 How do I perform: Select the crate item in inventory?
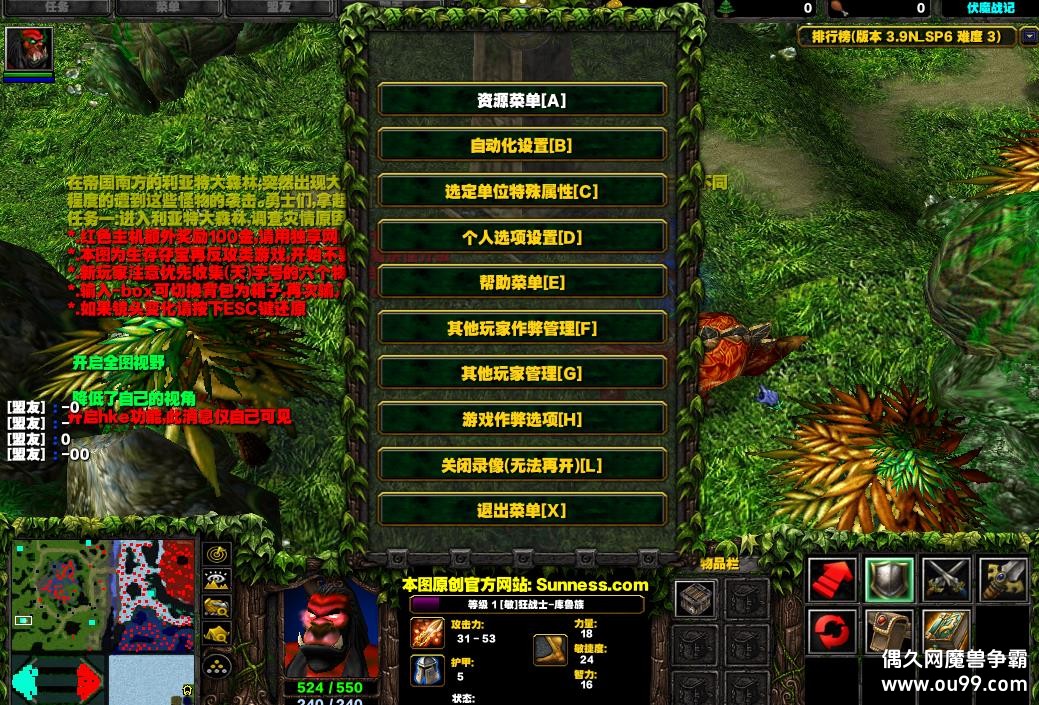[694, 599]
